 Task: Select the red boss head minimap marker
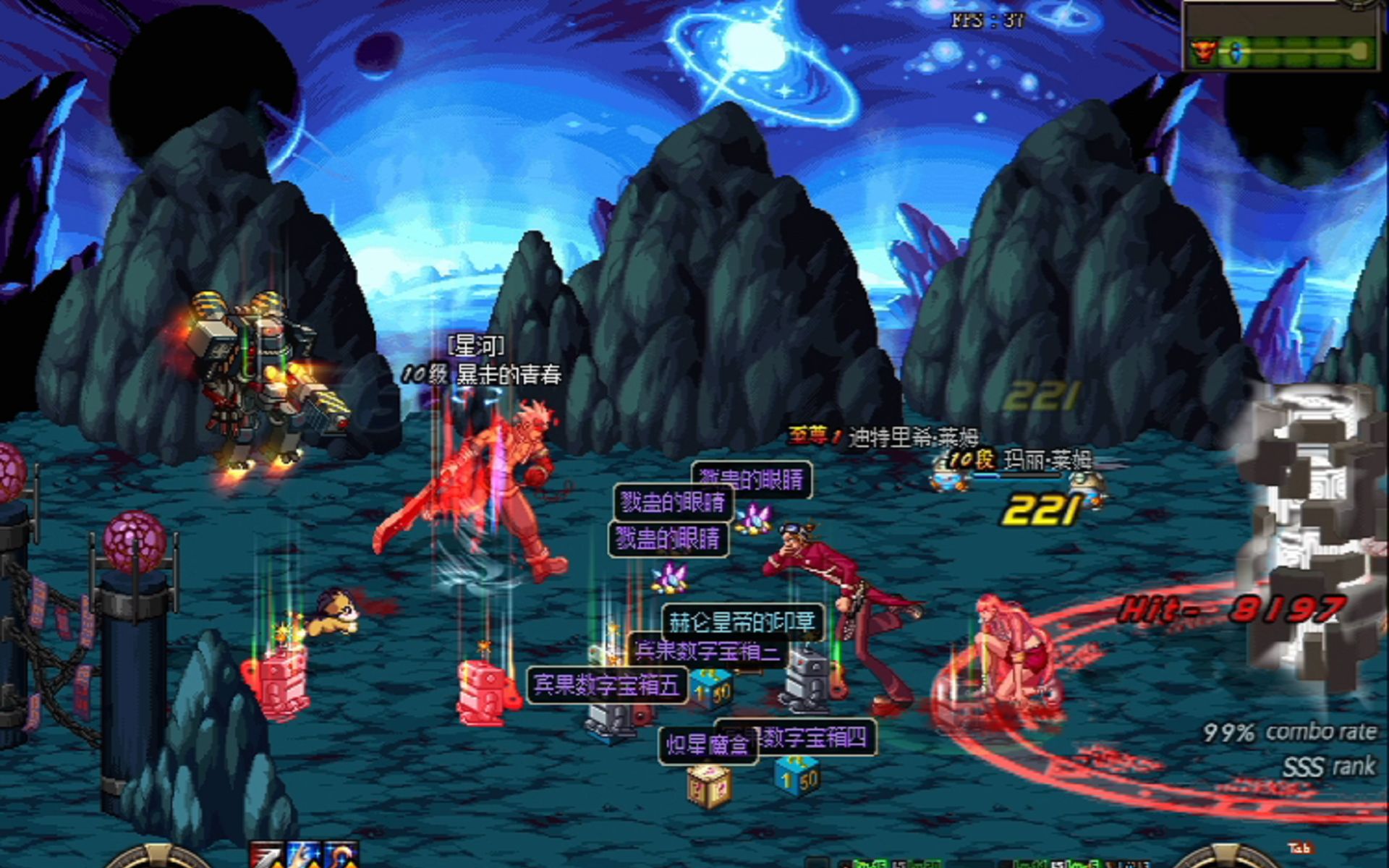(1202, 52)
